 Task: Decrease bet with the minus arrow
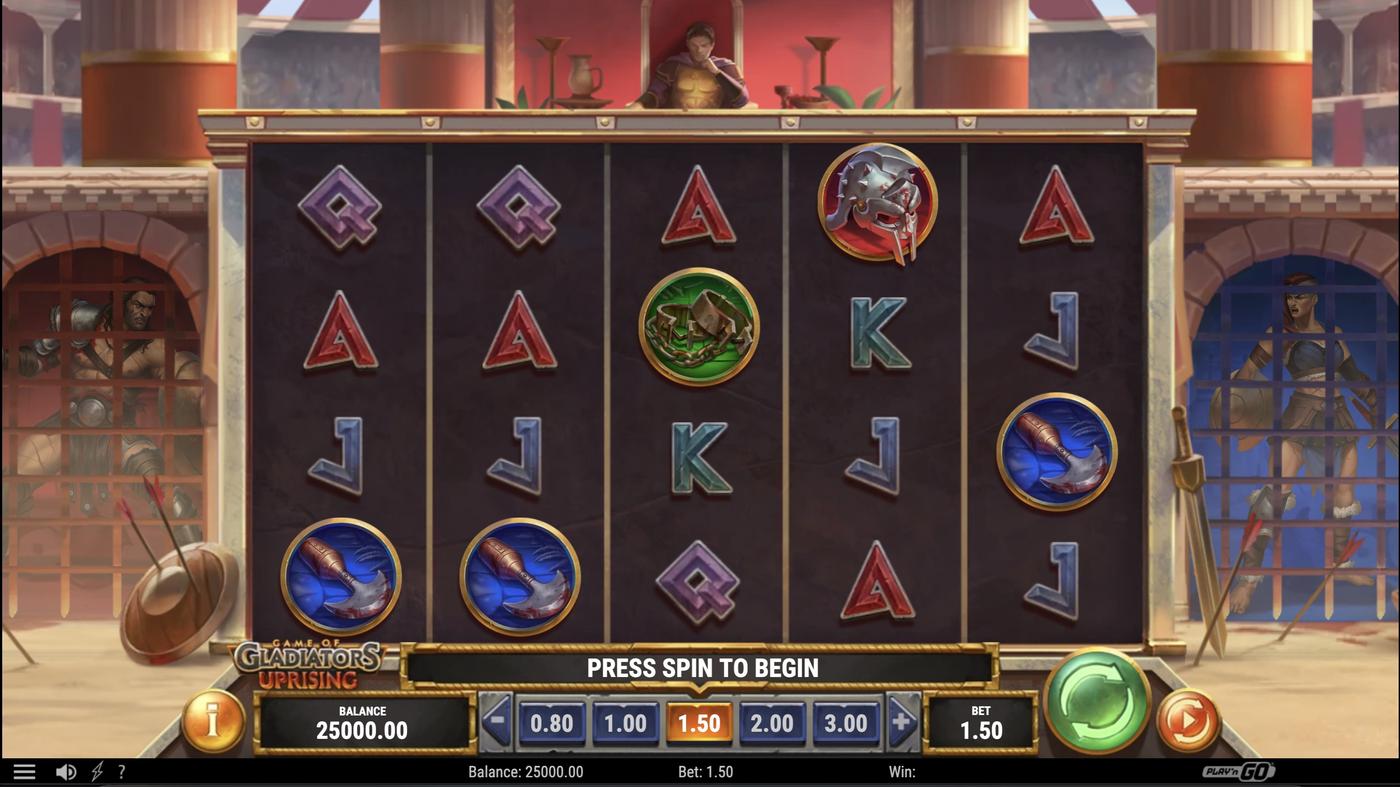pos(494,722)
